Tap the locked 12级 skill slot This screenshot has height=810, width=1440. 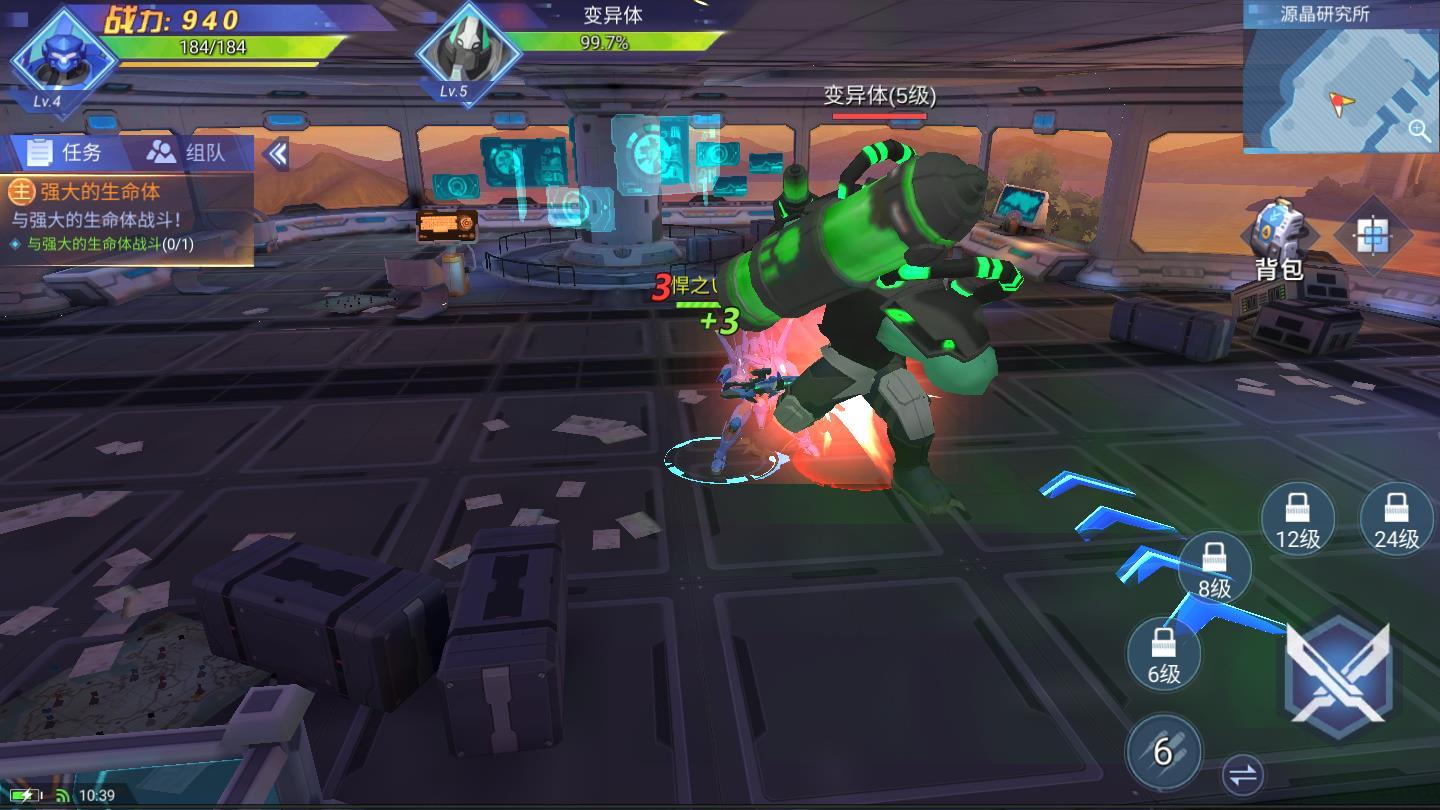(x=1298, y=518)
